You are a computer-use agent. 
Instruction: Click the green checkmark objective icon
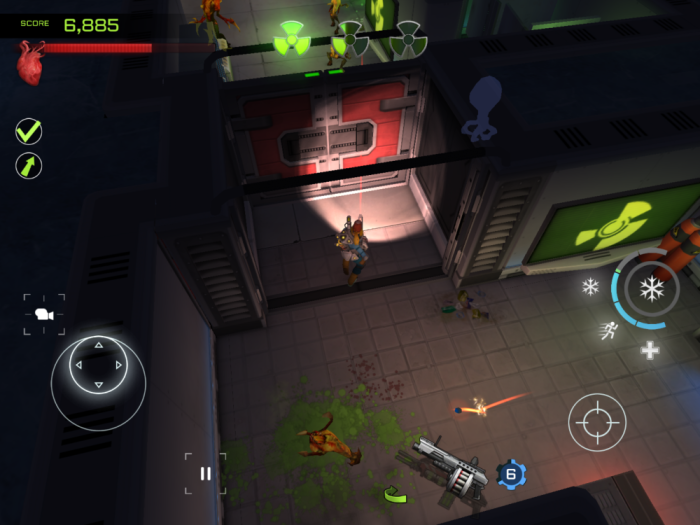pyautogui.click(x=29, y=131)
